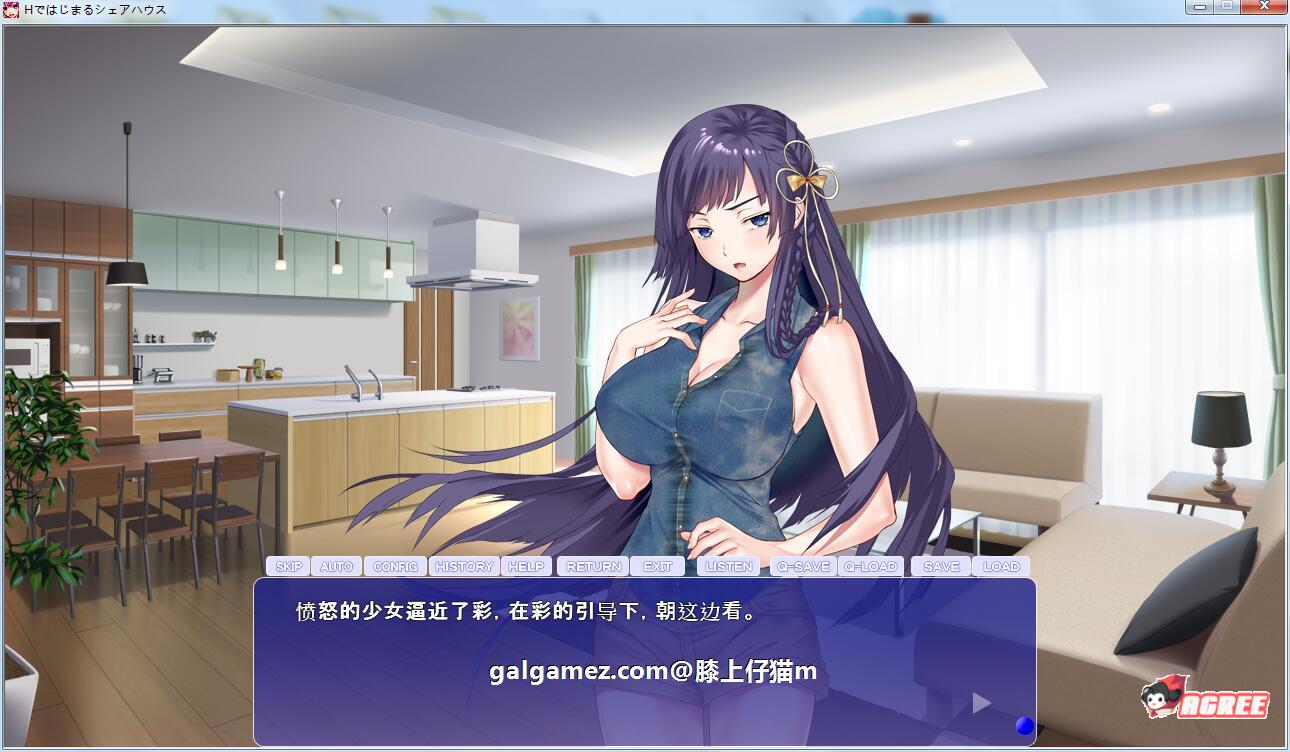
Task: Select EXIT to quit to title
Action: (x=658, y=566)
